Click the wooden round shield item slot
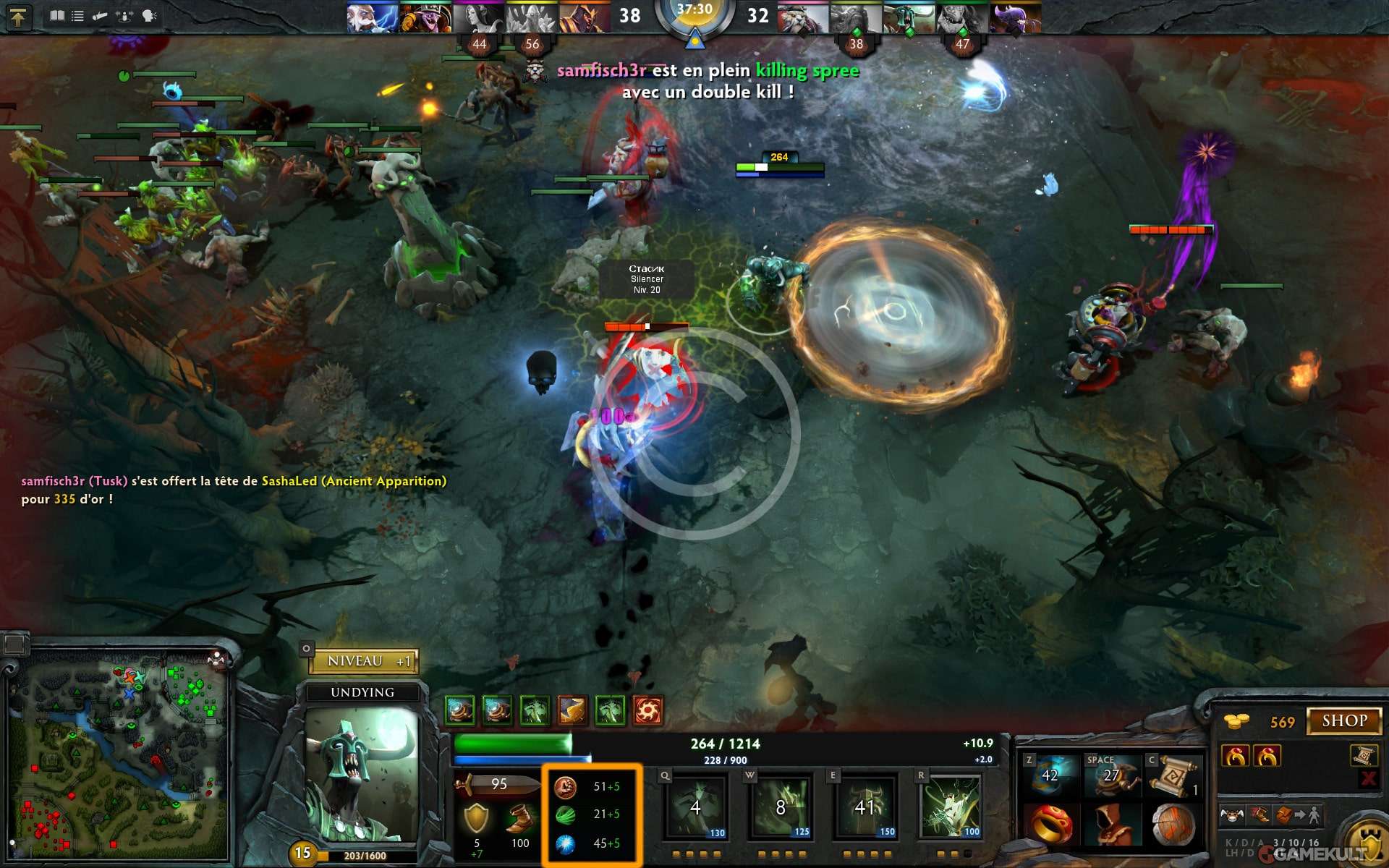 [x=1173, y=825]
